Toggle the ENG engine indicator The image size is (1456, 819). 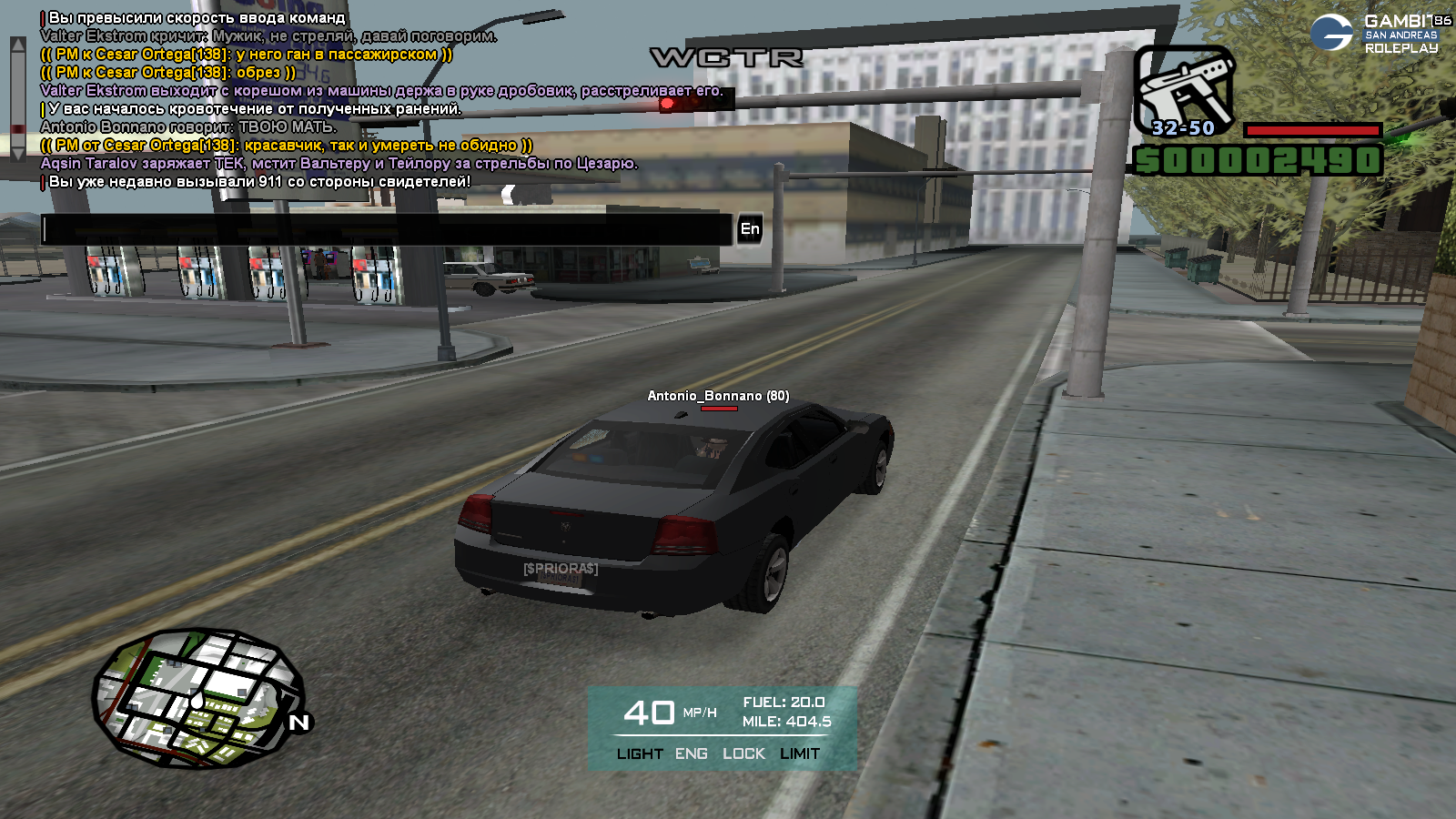[x=692, y=753]
